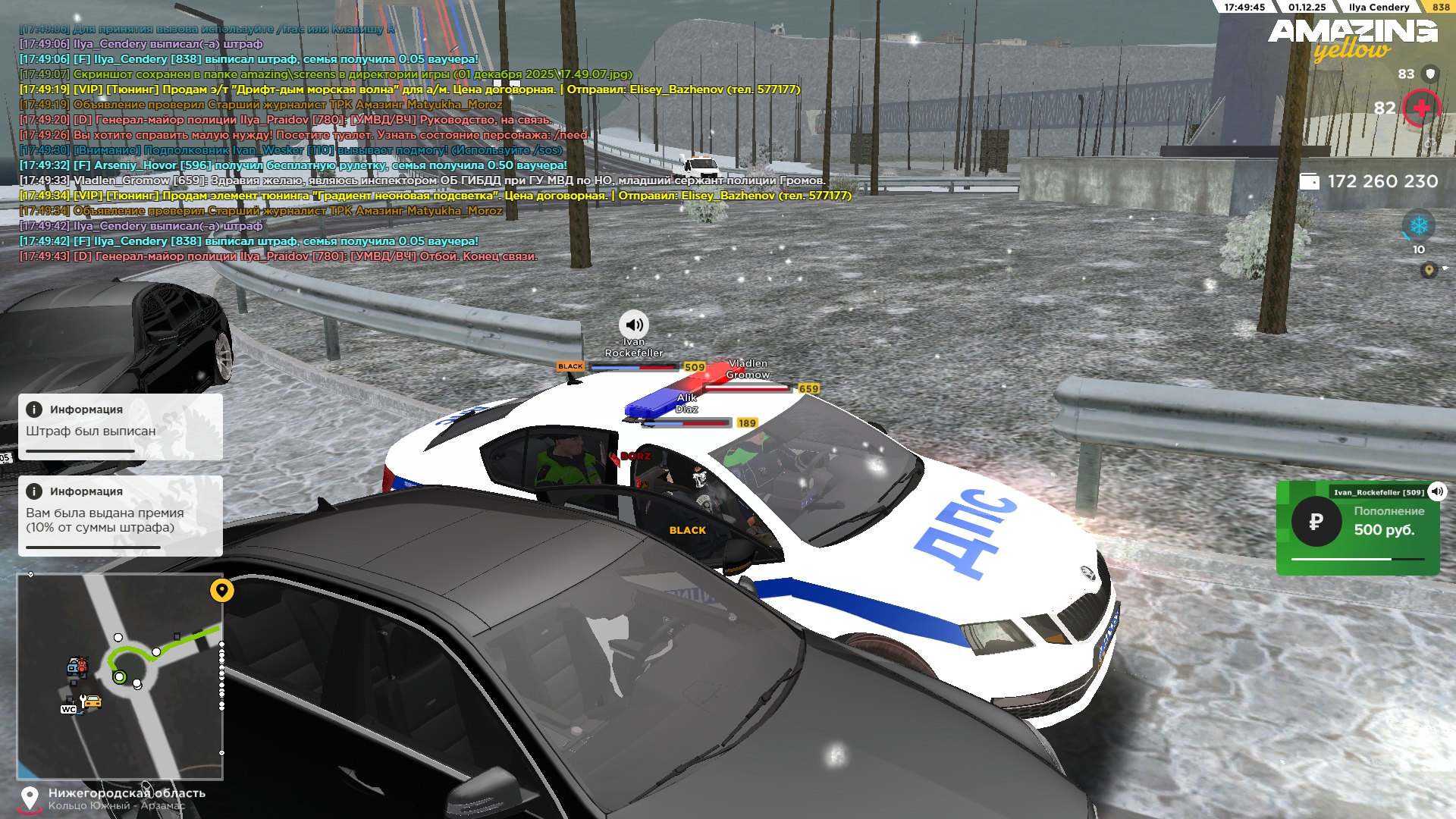Click the yellow waypoint pin on minimap
The image size is (1456, 819).
(222, 590)
